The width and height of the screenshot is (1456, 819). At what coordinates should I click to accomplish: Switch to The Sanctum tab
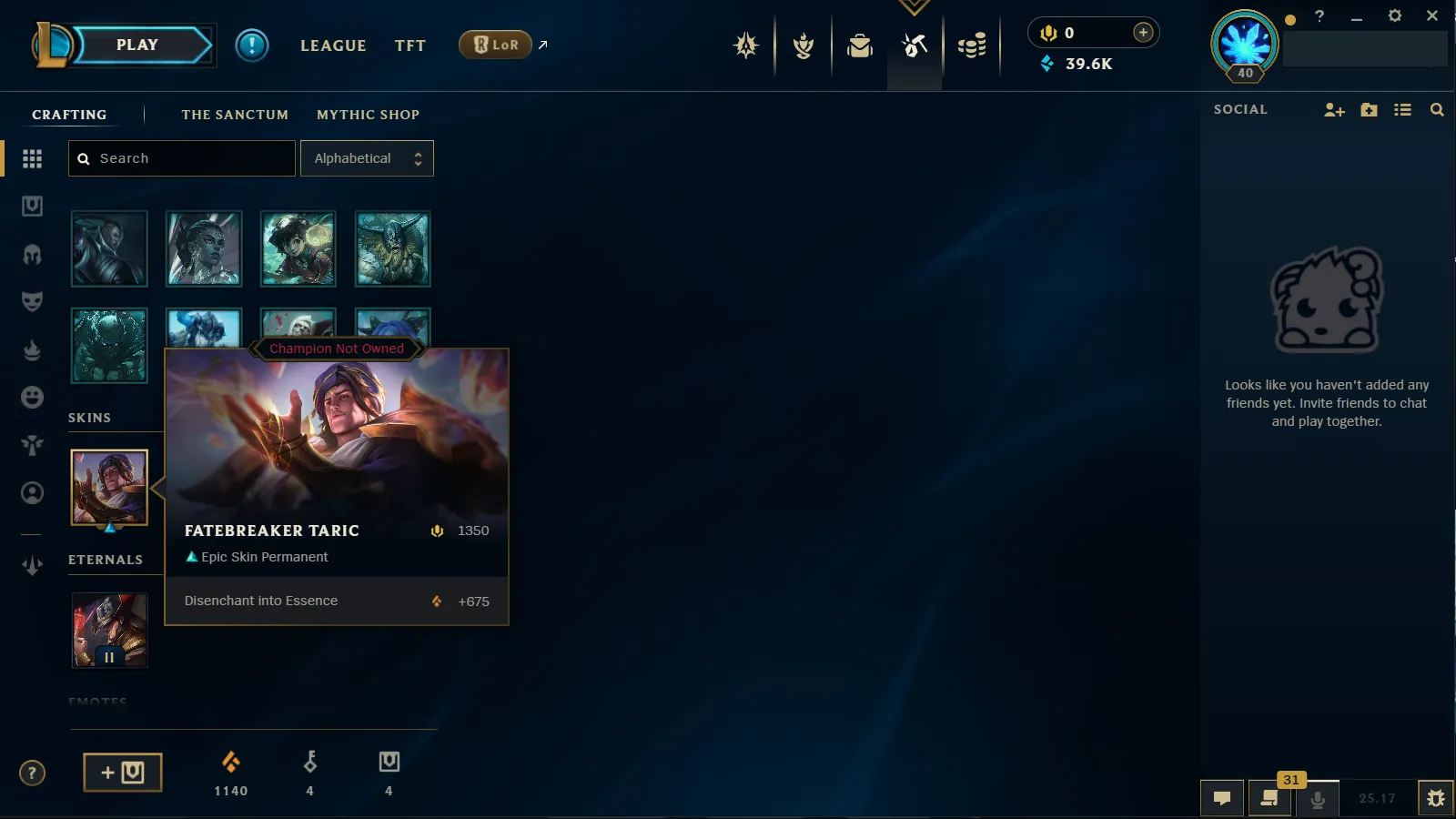pyautogui.click(x=235, y=115)
